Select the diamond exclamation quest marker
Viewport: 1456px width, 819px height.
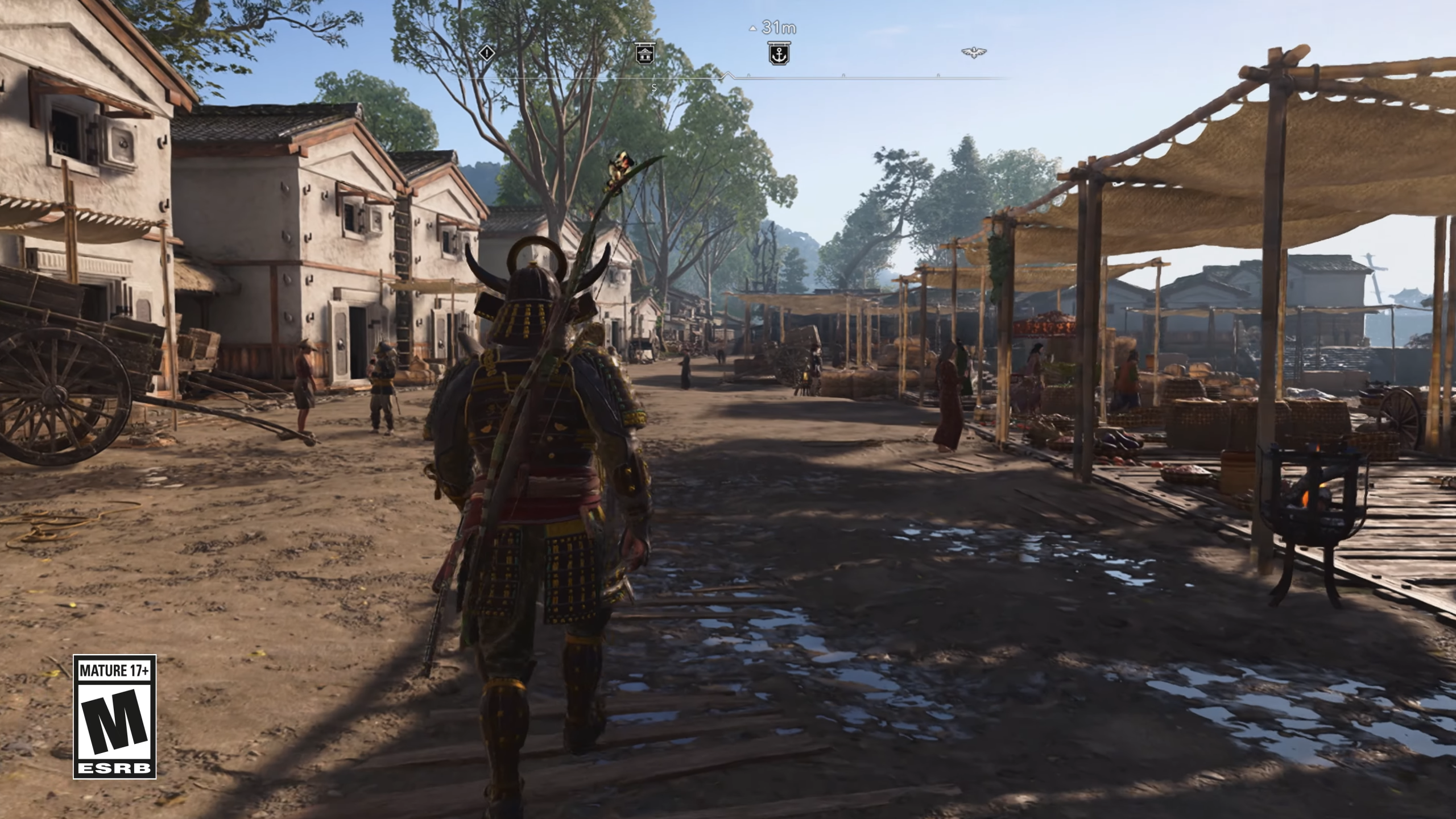(486, 53)
